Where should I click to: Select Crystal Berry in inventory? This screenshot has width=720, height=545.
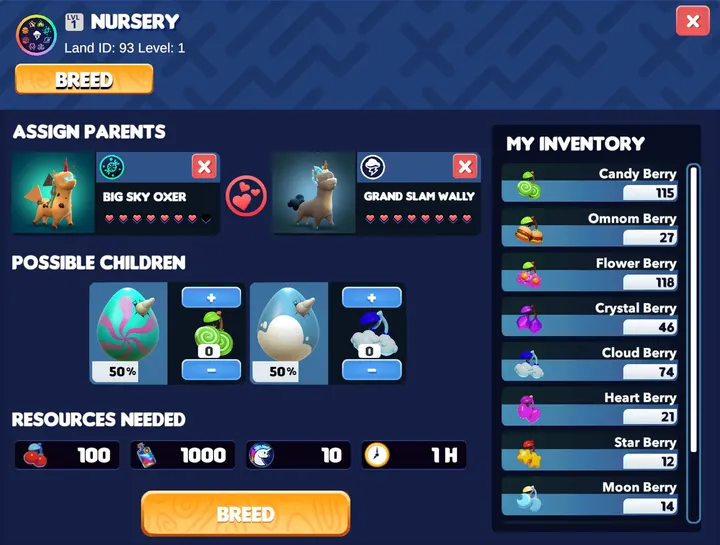click(590, 318)
